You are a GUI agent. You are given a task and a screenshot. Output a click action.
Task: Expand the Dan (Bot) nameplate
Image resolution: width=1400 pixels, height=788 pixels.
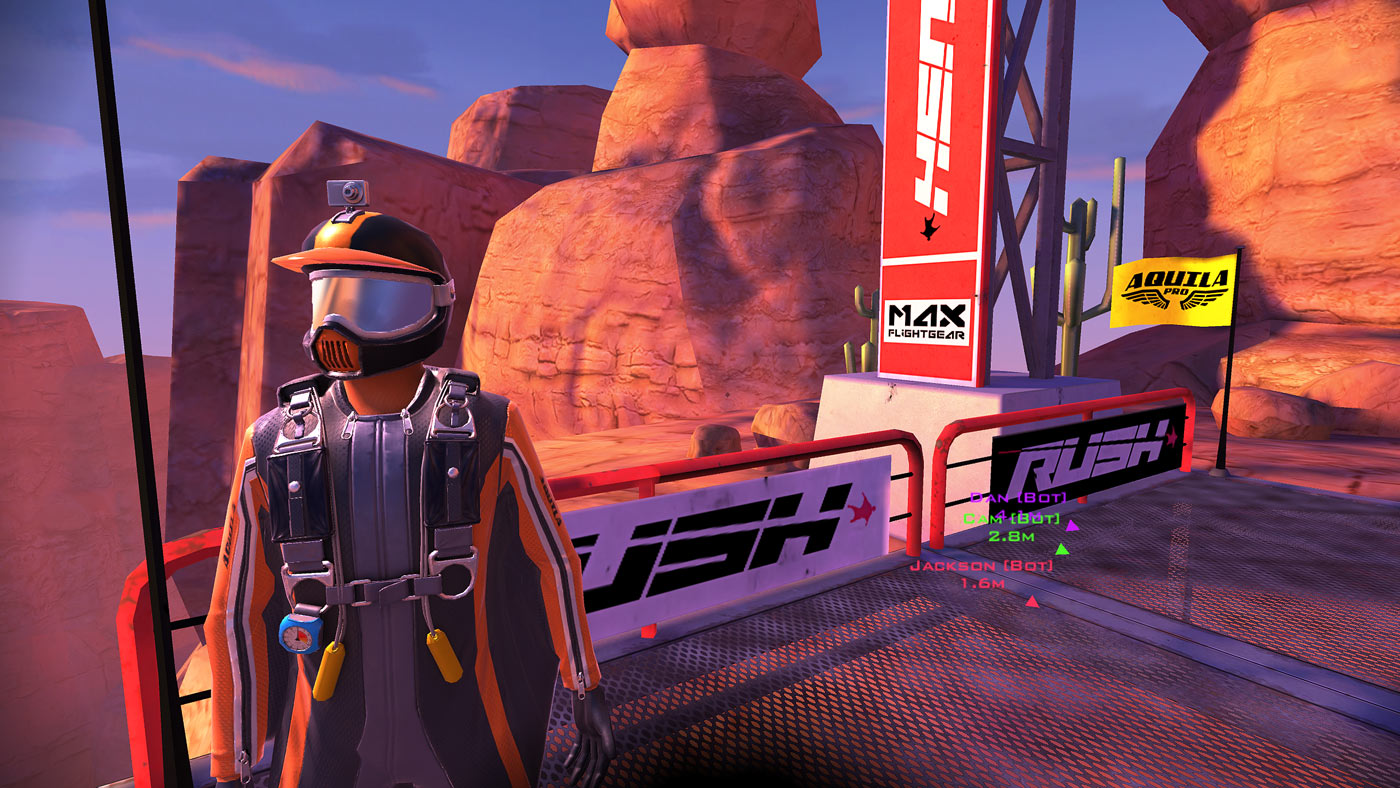pyautogui.click(x=1018, y=497)
